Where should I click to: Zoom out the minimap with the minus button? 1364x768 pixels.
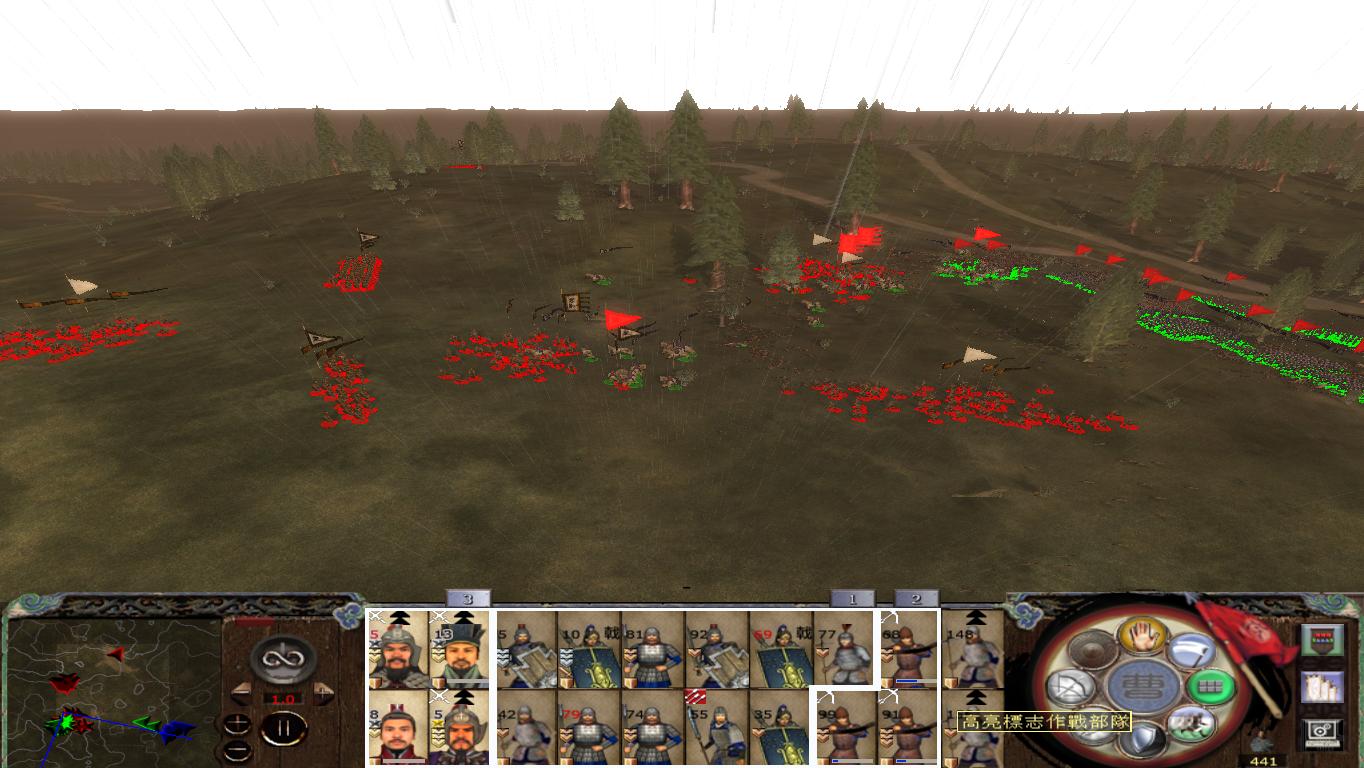237,750
